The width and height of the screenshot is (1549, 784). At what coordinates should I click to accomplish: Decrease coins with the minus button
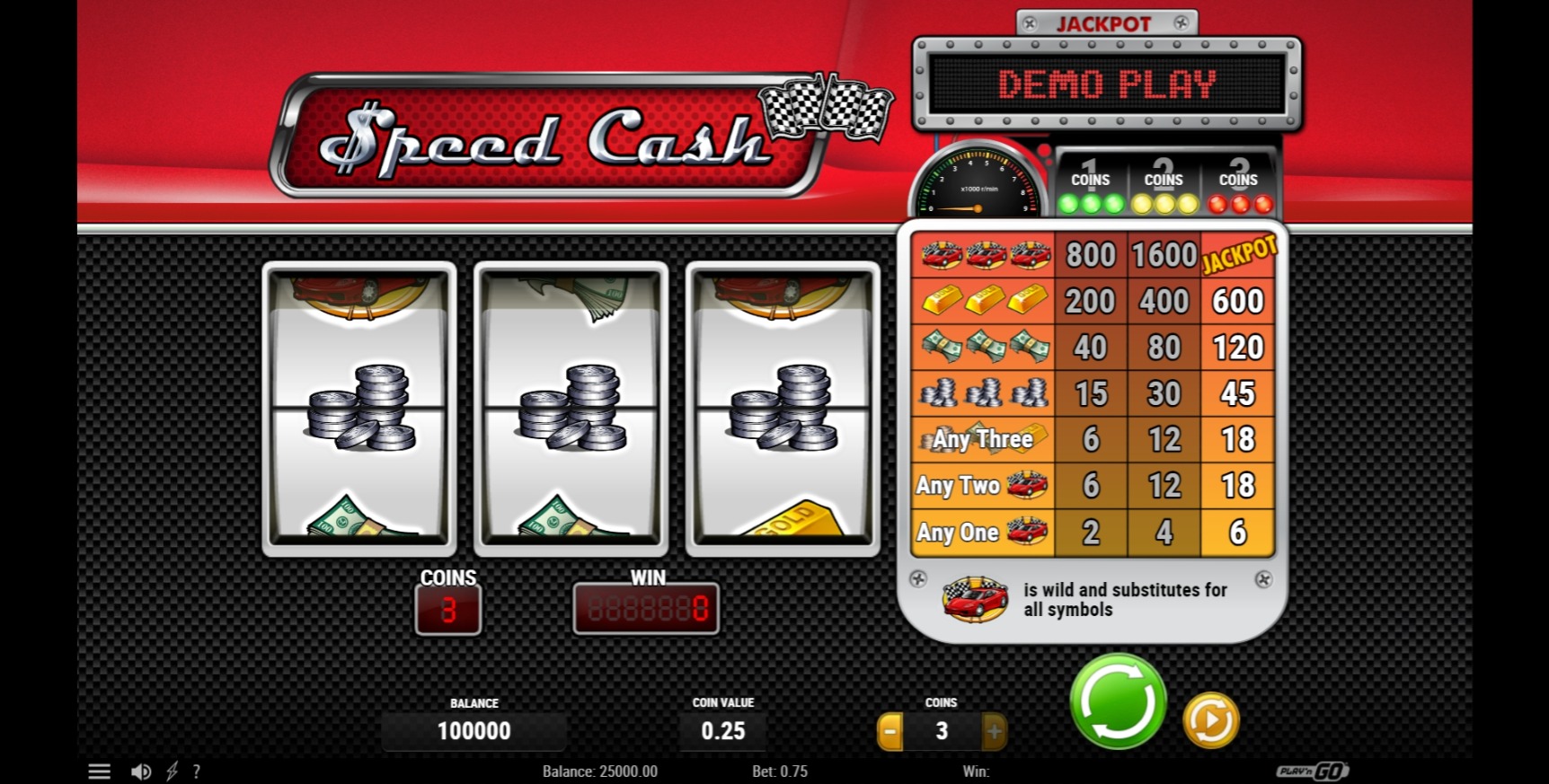click(x=890, y=731)
